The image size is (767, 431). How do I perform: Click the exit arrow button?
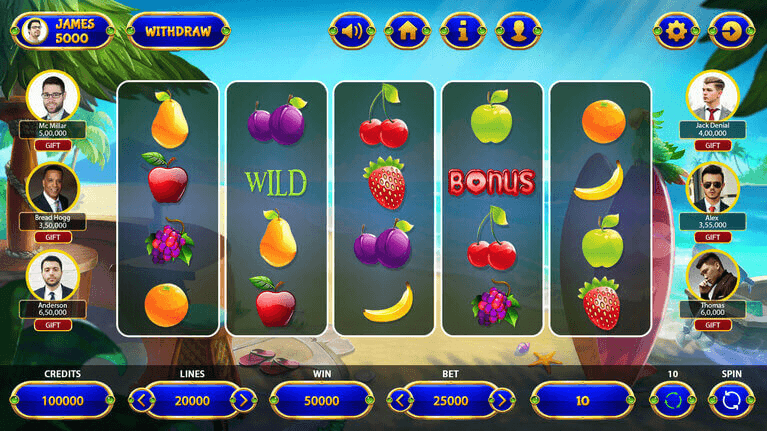pyautogui.click(x=732, y=31)
